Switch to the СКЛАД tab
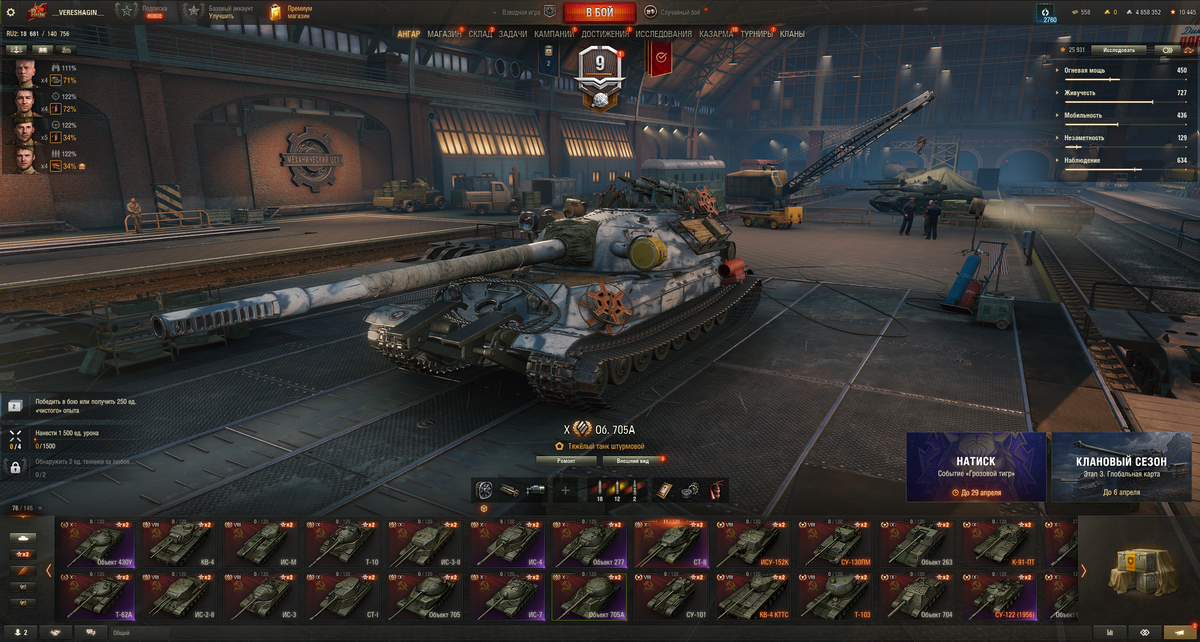Image resolution: width=1200 pixels, height=642 pixels. (480, 34)
